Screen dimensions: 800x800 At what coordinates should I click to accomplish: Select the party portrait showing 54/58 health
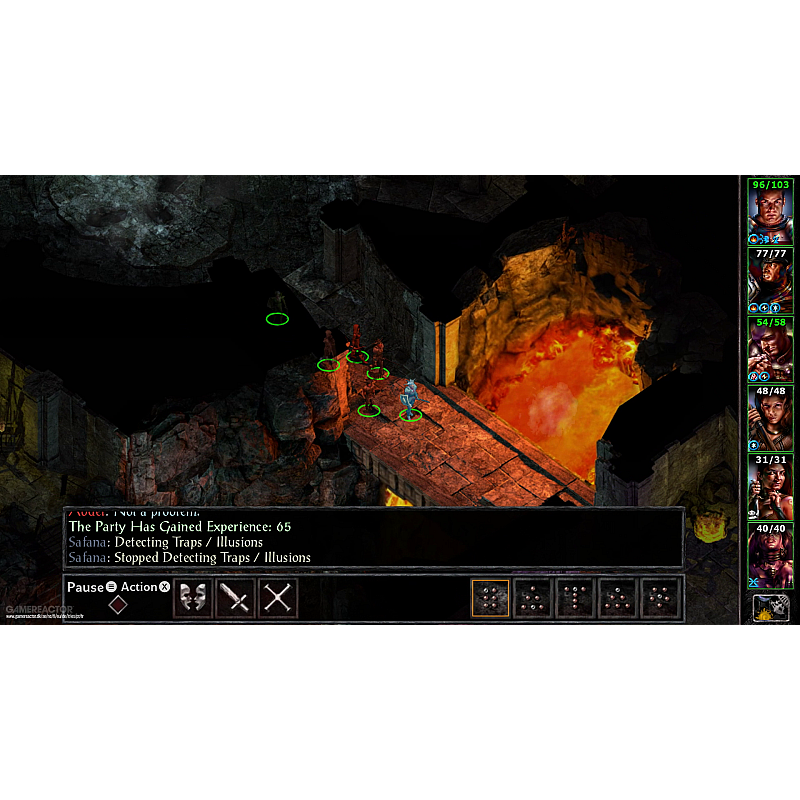click(x=770, y=350)
